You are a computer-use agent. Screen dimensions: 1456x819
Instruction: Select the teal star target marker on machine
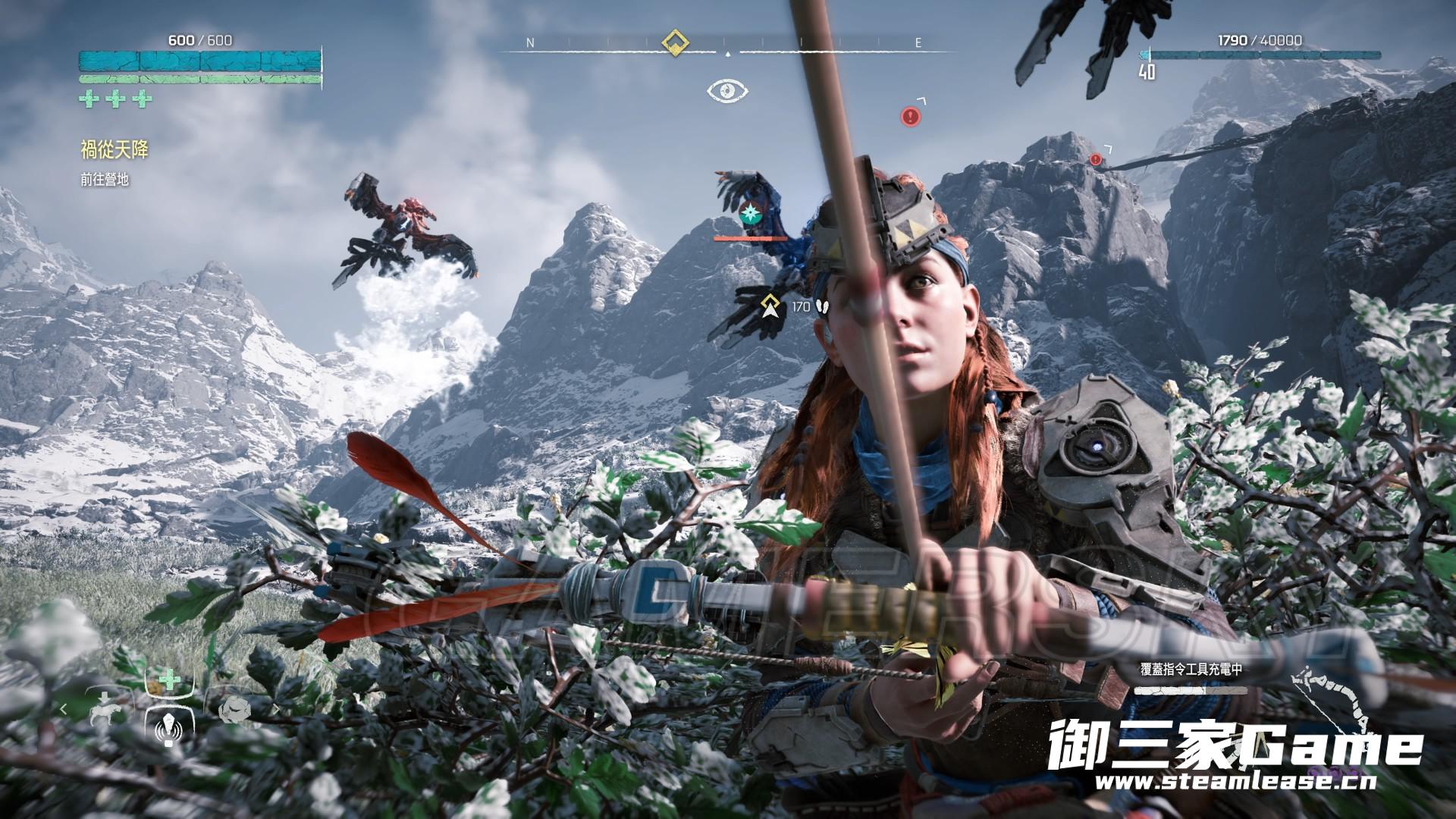pos(751,213)
